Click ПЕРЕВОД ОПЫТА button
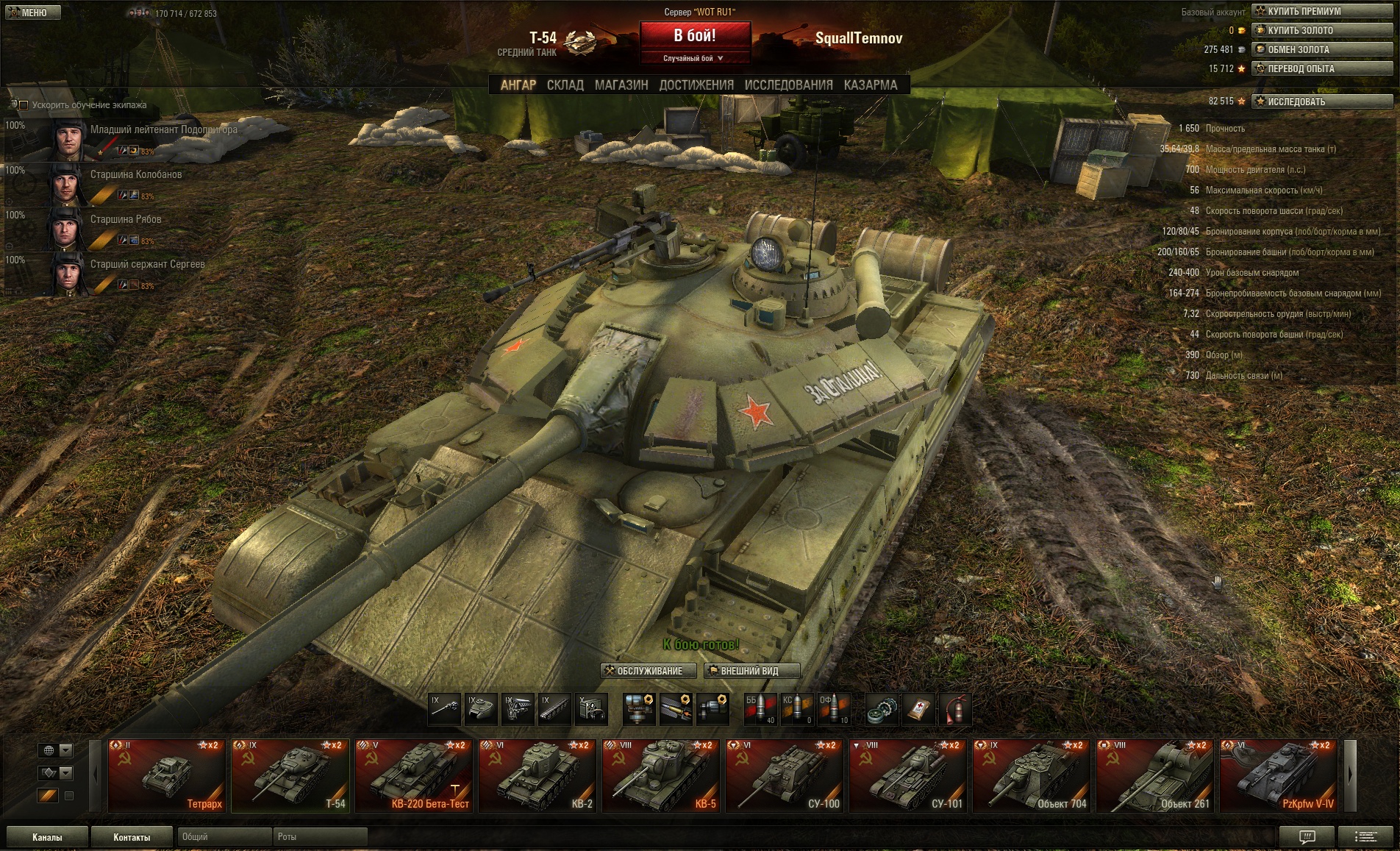The height and width of the screenshot is (851, 1400). tap(1321, 68)
